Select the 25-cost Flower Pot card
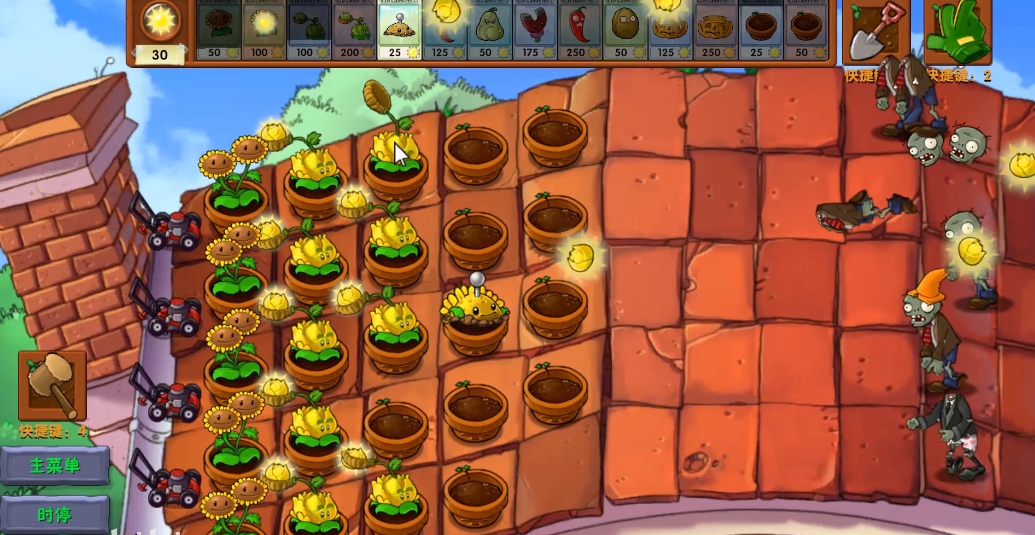Image resolution: width=1035 pixels, height=535 pixels. coord(759,30)
